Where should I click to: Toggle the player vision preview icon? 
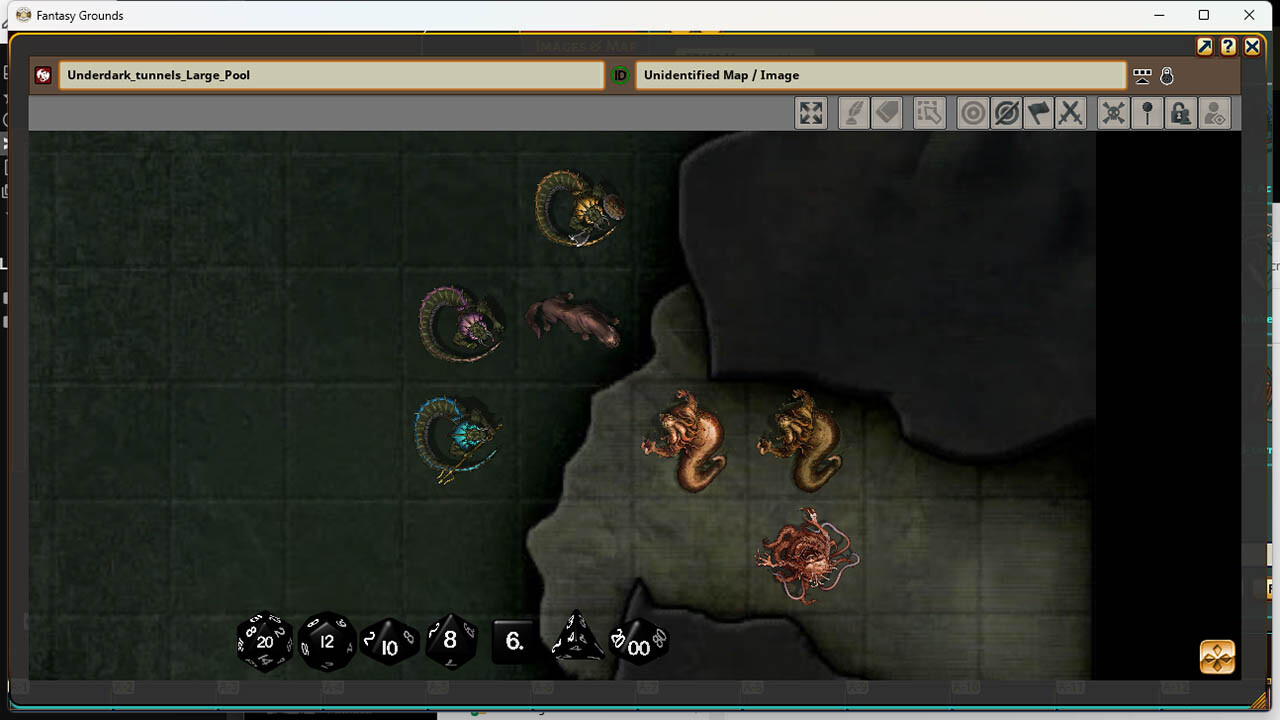(1214, 113)
